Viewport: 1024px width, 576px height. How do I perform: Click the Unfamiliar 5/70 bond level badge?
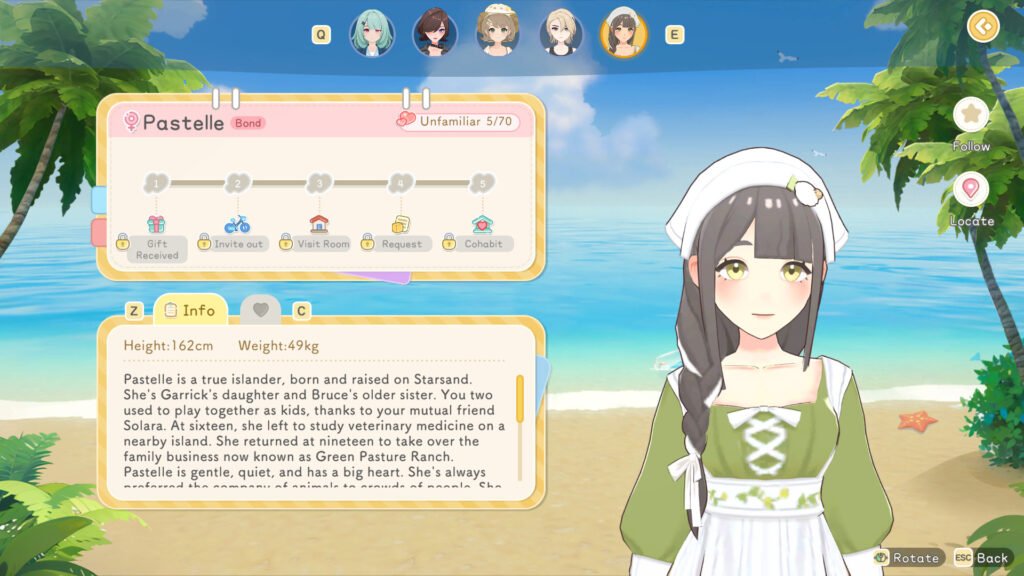click(459, 121)
